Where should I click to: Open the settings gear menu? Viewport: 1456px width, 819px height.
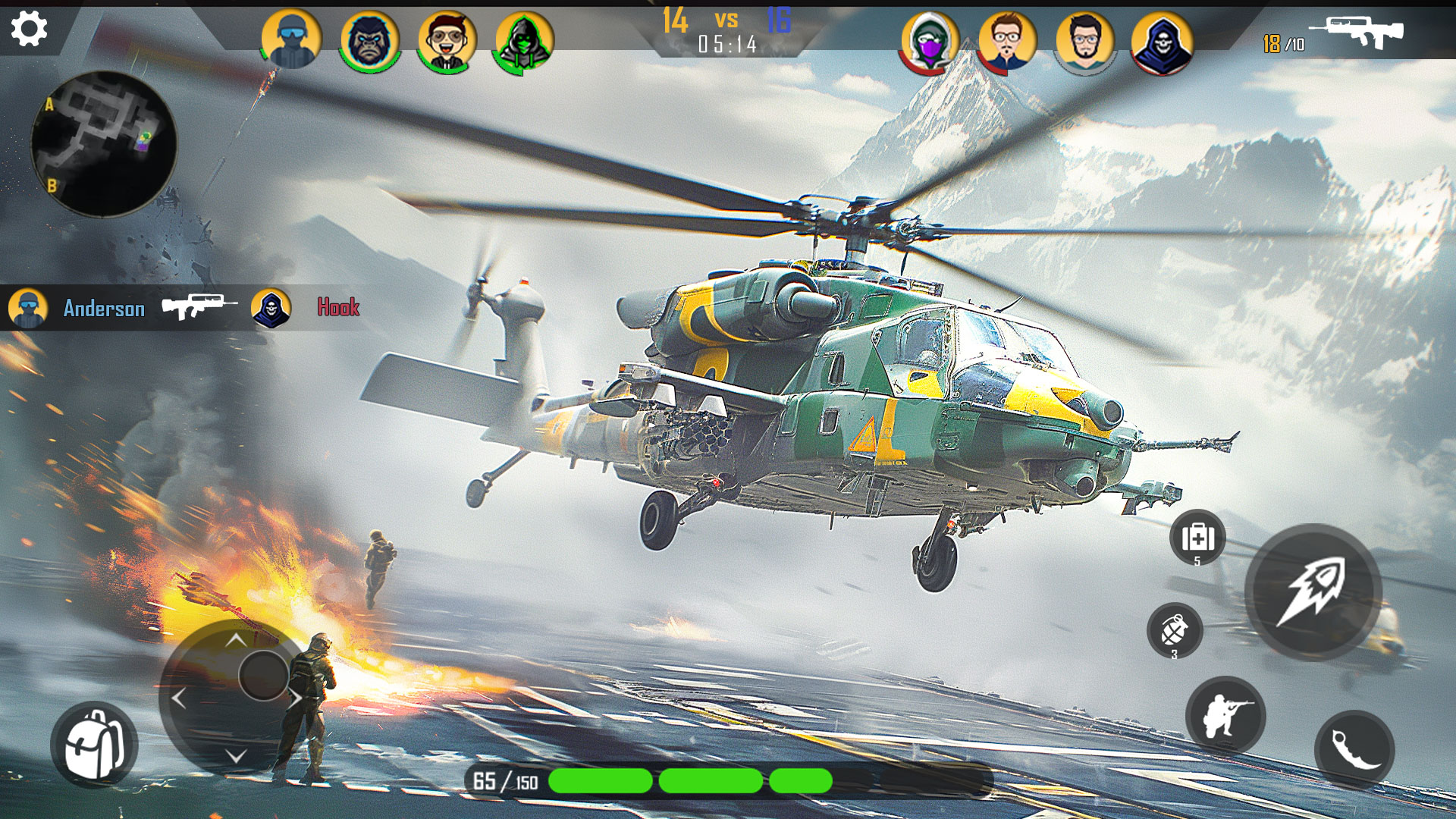[30, 30]
